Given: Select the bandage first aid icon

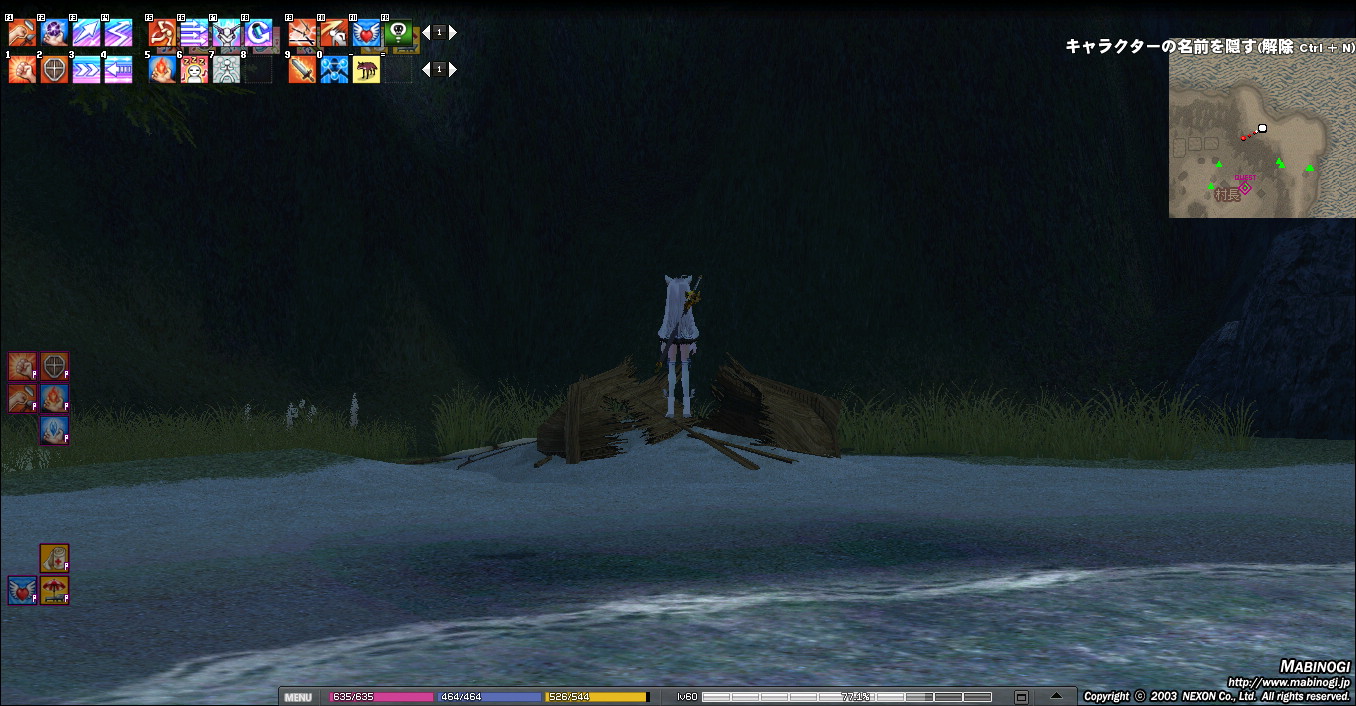Looking at the screenshot, I should click(x=54, y=558).
